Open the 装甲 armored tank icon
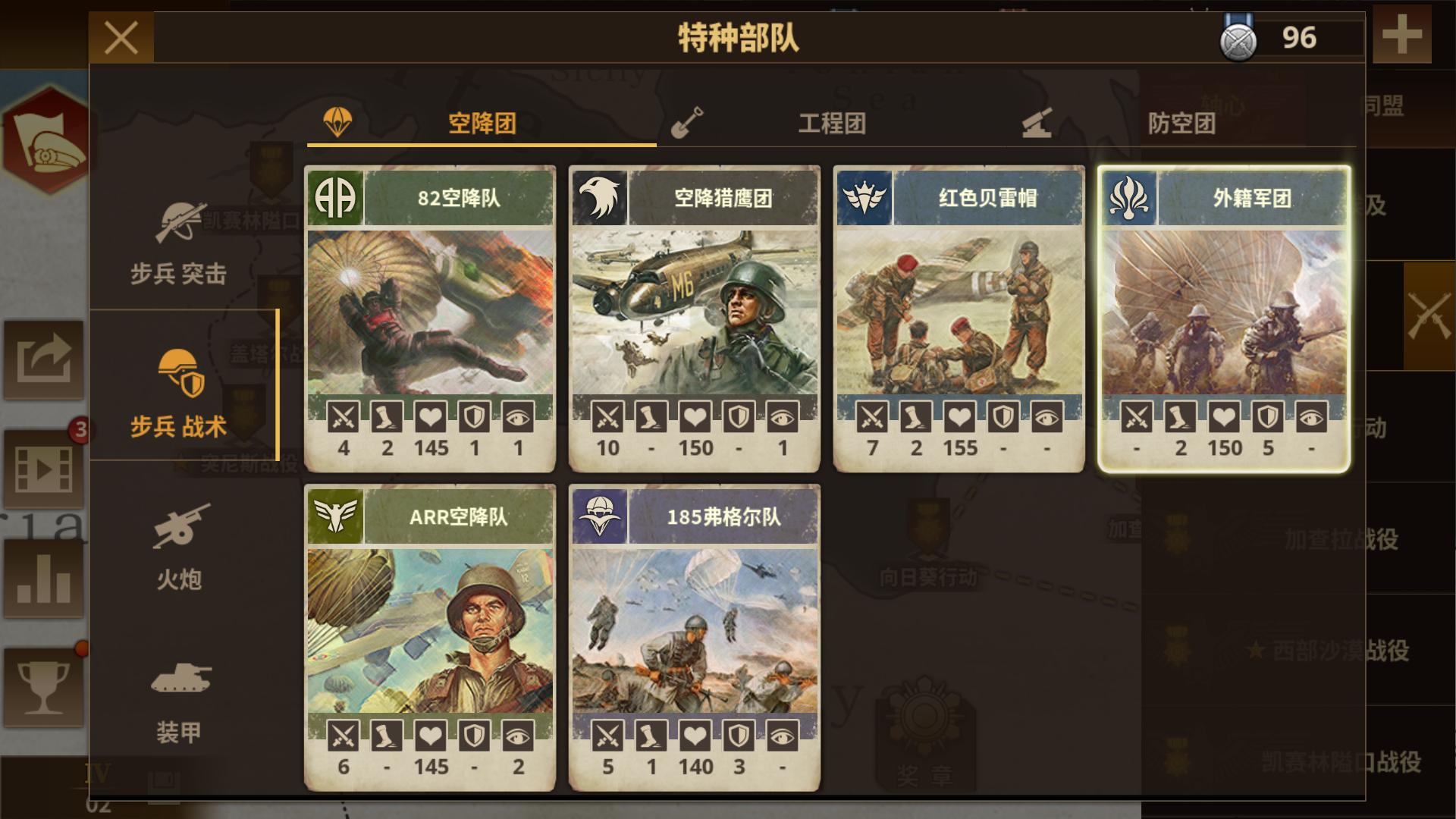The width and height of the screenshot is (1456, 819). pyautogui.click(x=180, y=682)
